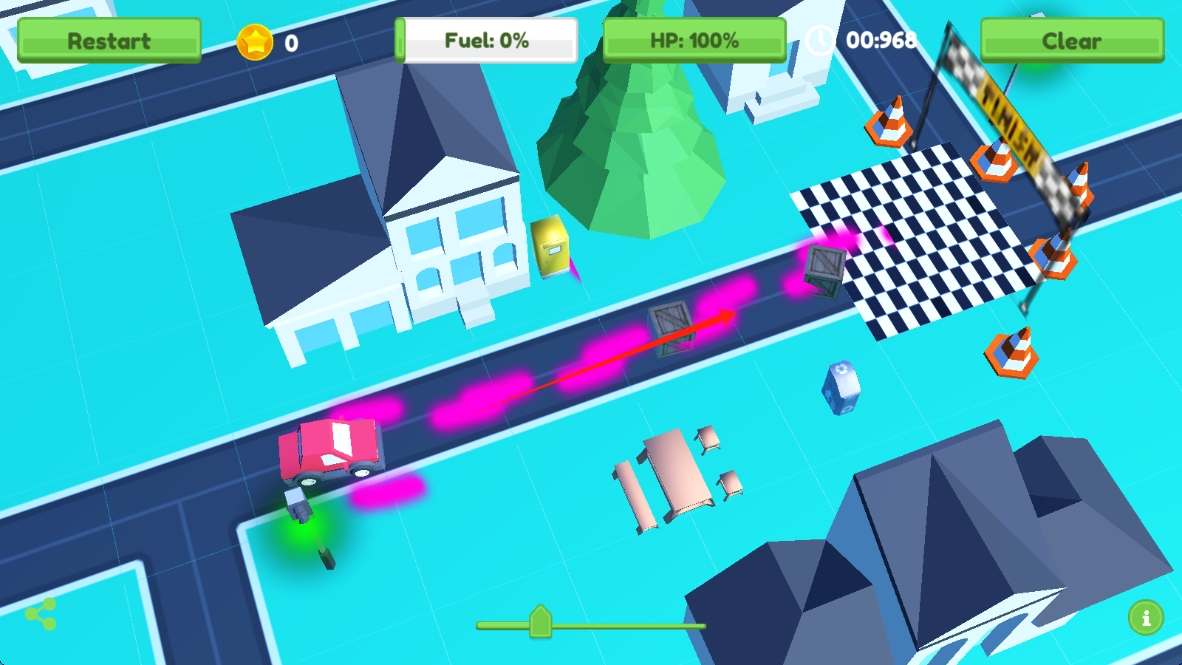Viewport: 1182px width, 665px height.
Task: Open the share icon
Action: point(41,614)
